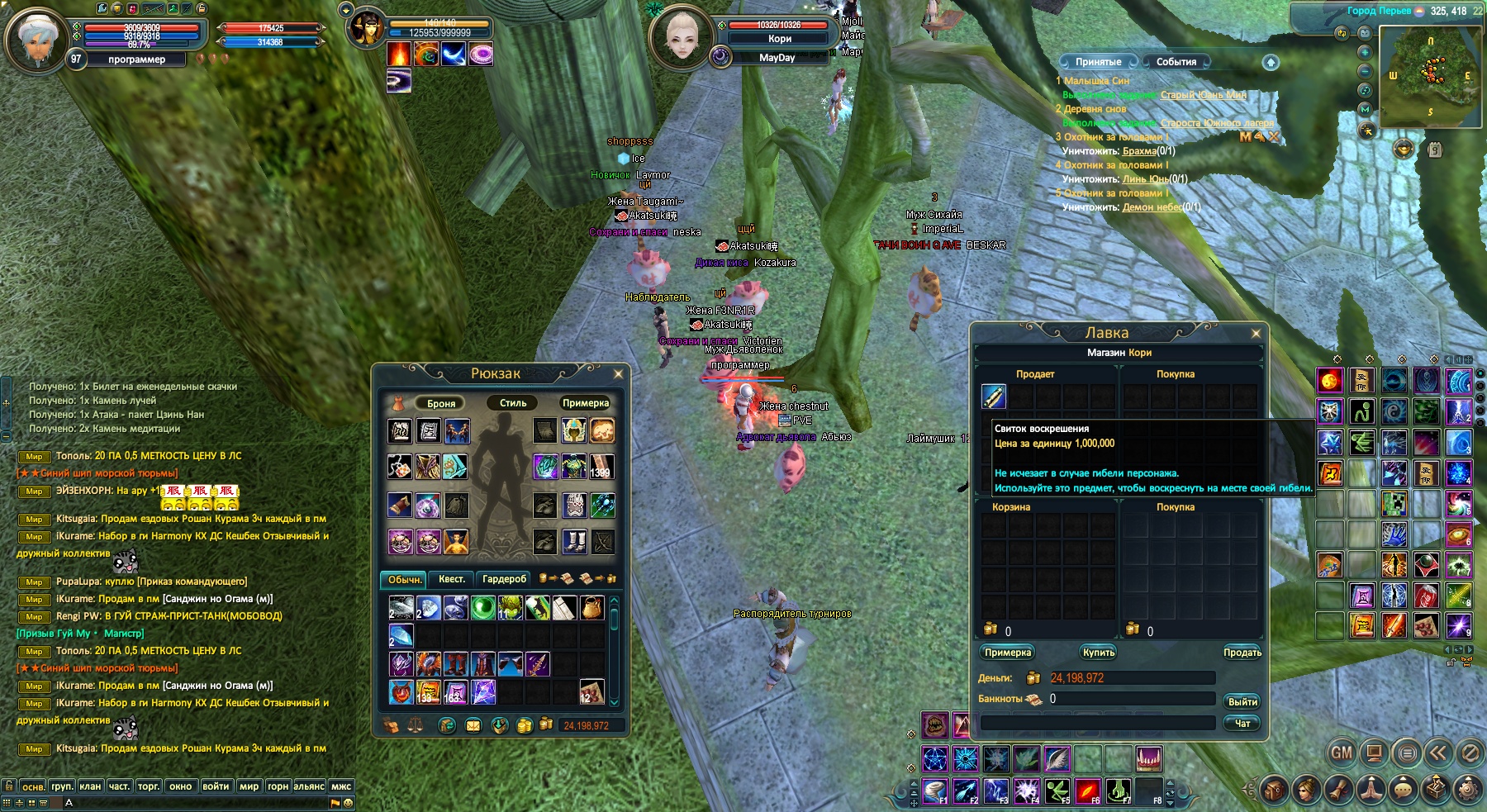Switch to the Стиль equipment tab
Screen dimensions: 1487x812
(512, 403)
